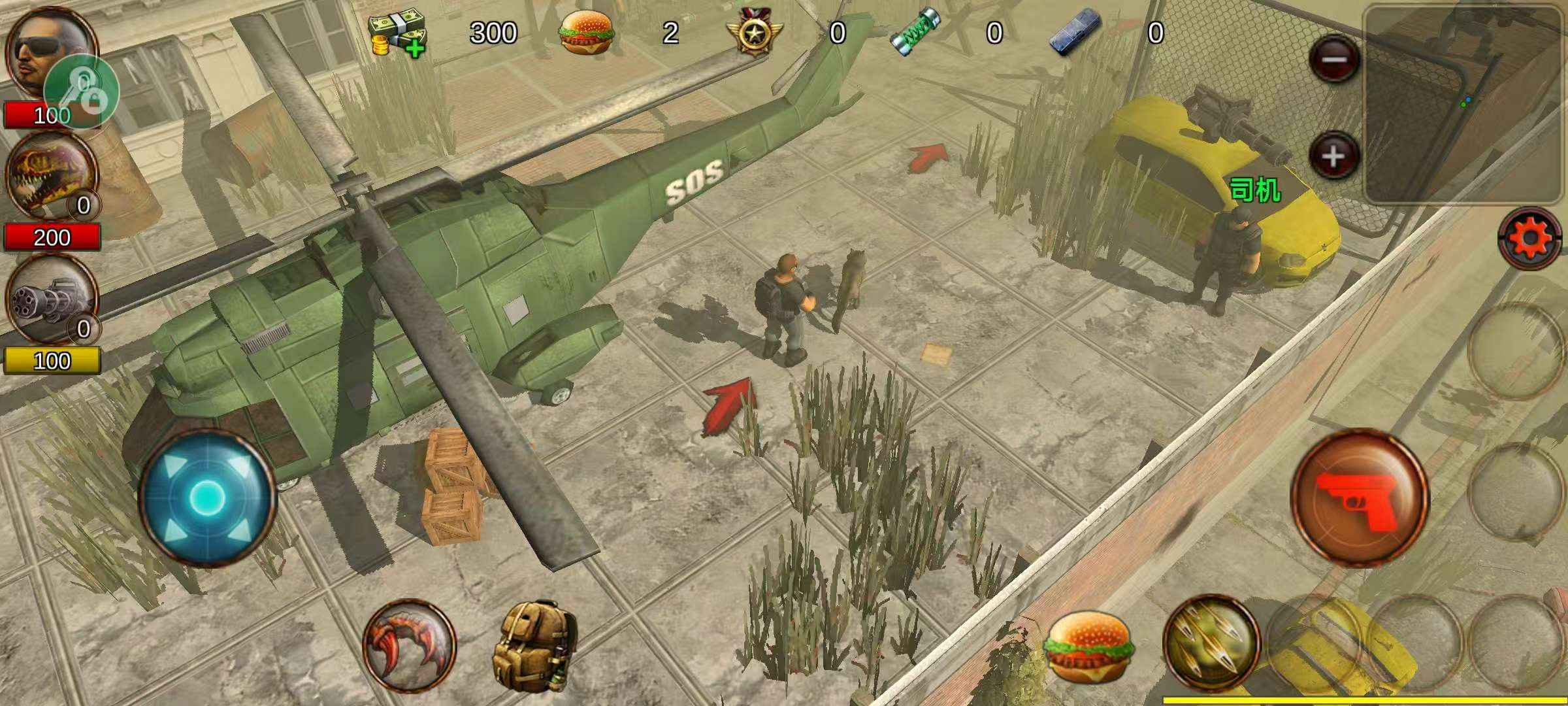This screenshot has width=1568, height=706.
Task: Eat the burger from the quick-use slot
Action: click(1087, 646)
